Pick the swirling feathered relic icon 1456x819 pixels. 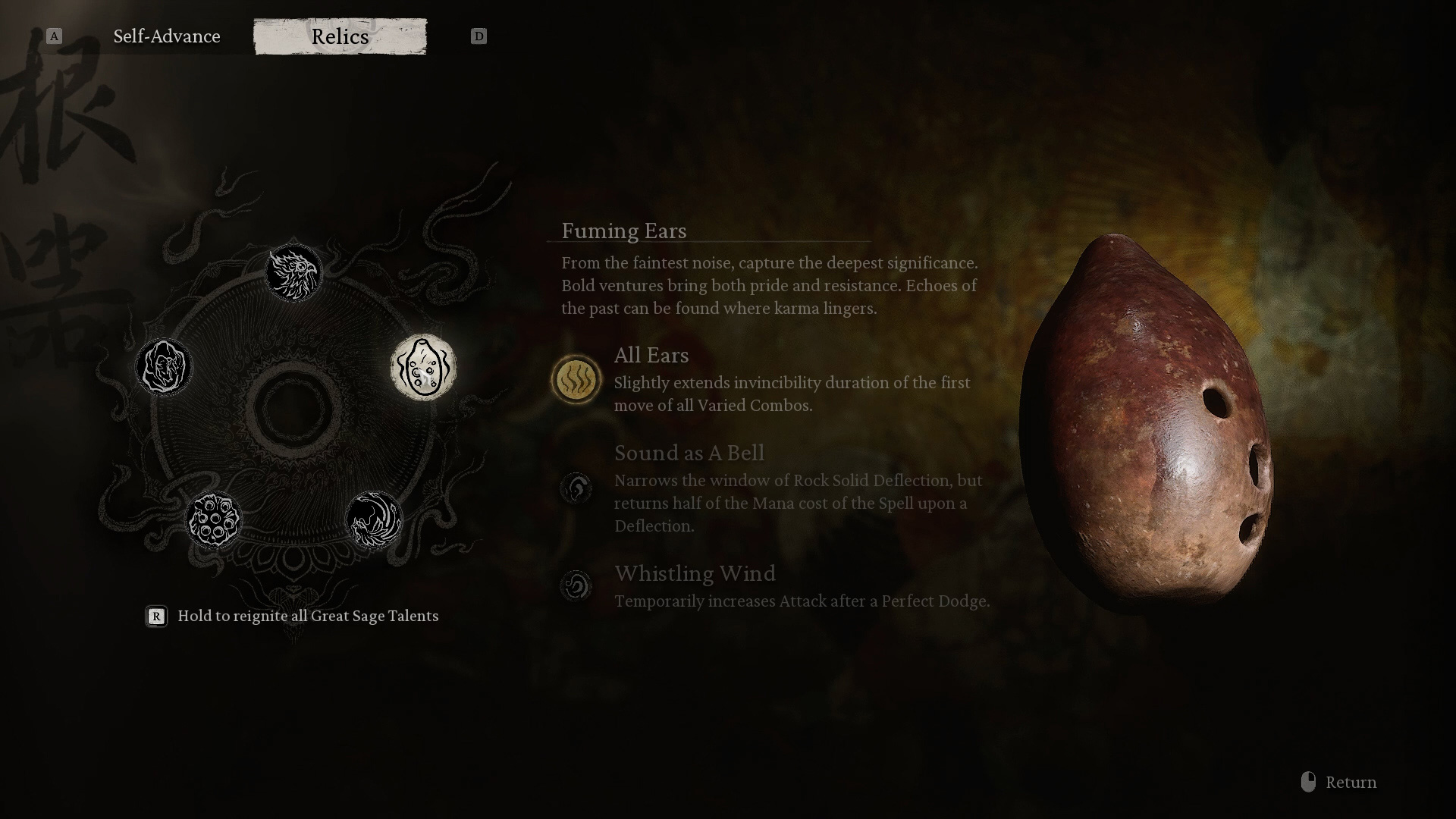point(374,519)
